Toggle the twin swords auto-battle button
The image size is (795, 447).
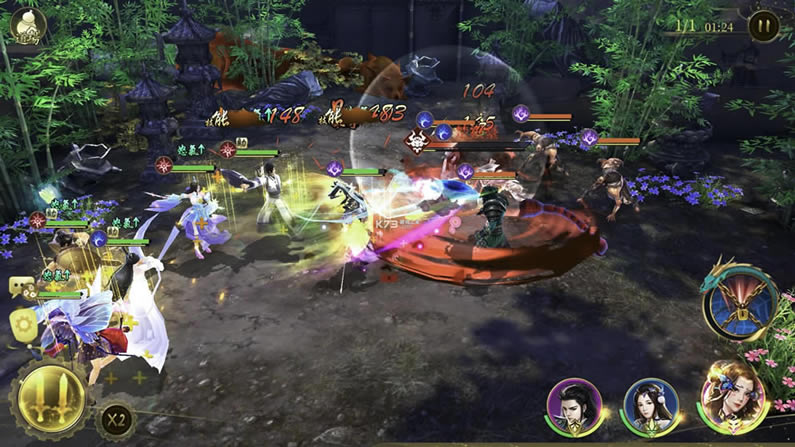[x=49, y=400]
